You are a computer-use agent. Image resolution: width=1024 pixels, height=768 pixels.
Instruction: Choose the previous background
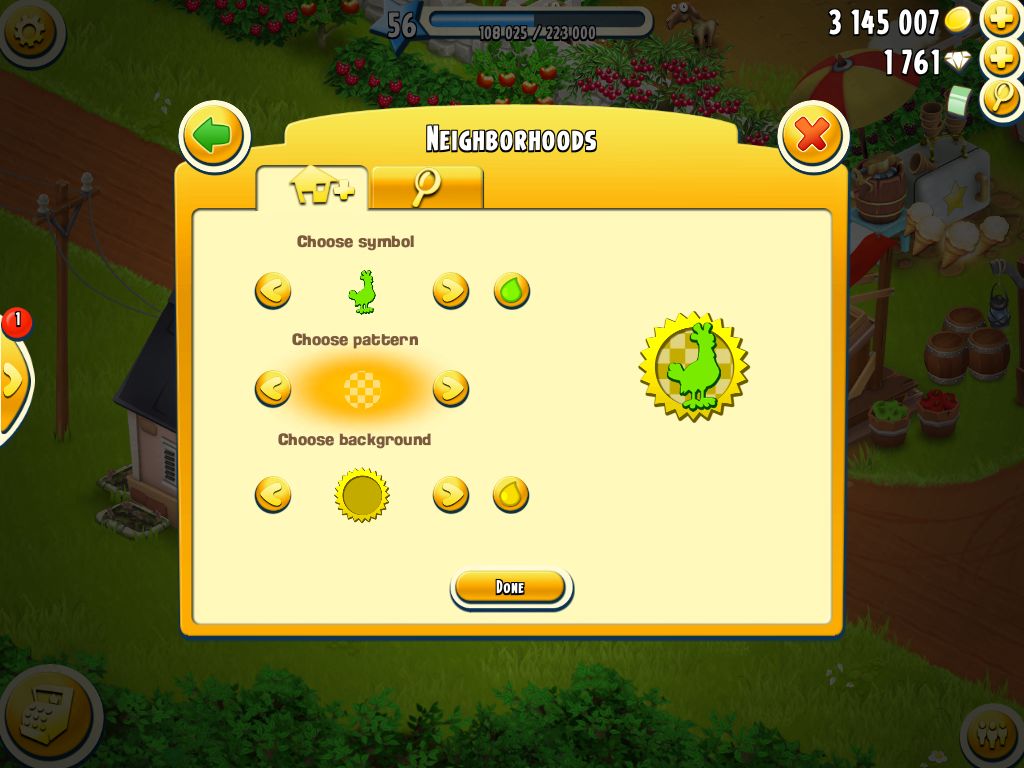click(273, 494)
